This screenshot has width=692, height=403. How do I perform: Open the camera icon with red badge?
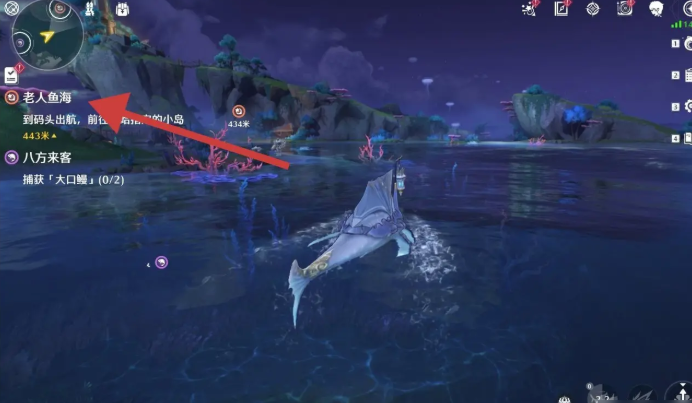click(x=625, y=9)
